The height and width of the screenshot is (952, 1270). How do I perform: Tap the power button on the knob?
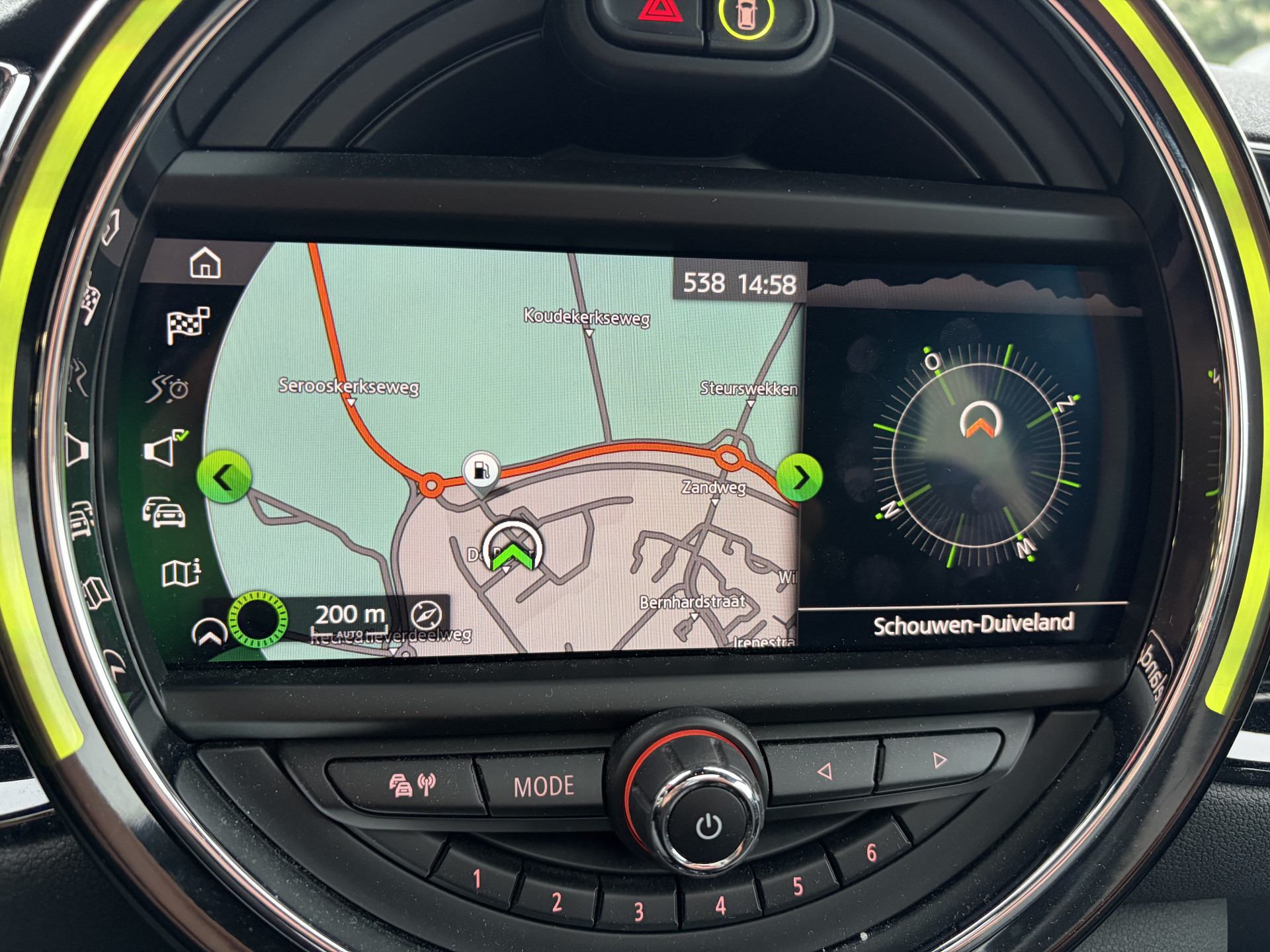tap(708, 826)
